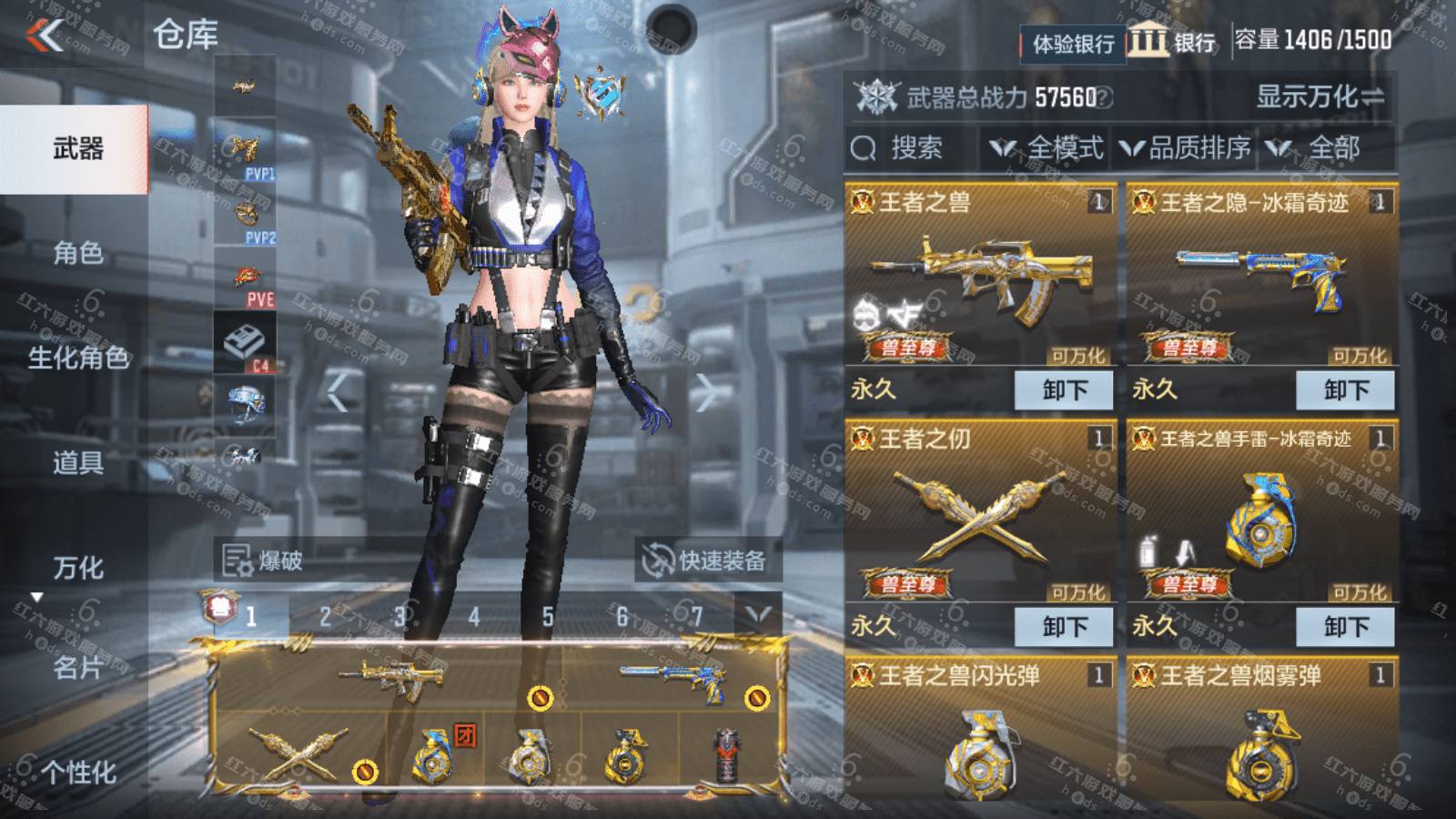This screenshot has height=819, width=1456.
Task: Open the 爆破 mode selector
Action: pos(264,561)
